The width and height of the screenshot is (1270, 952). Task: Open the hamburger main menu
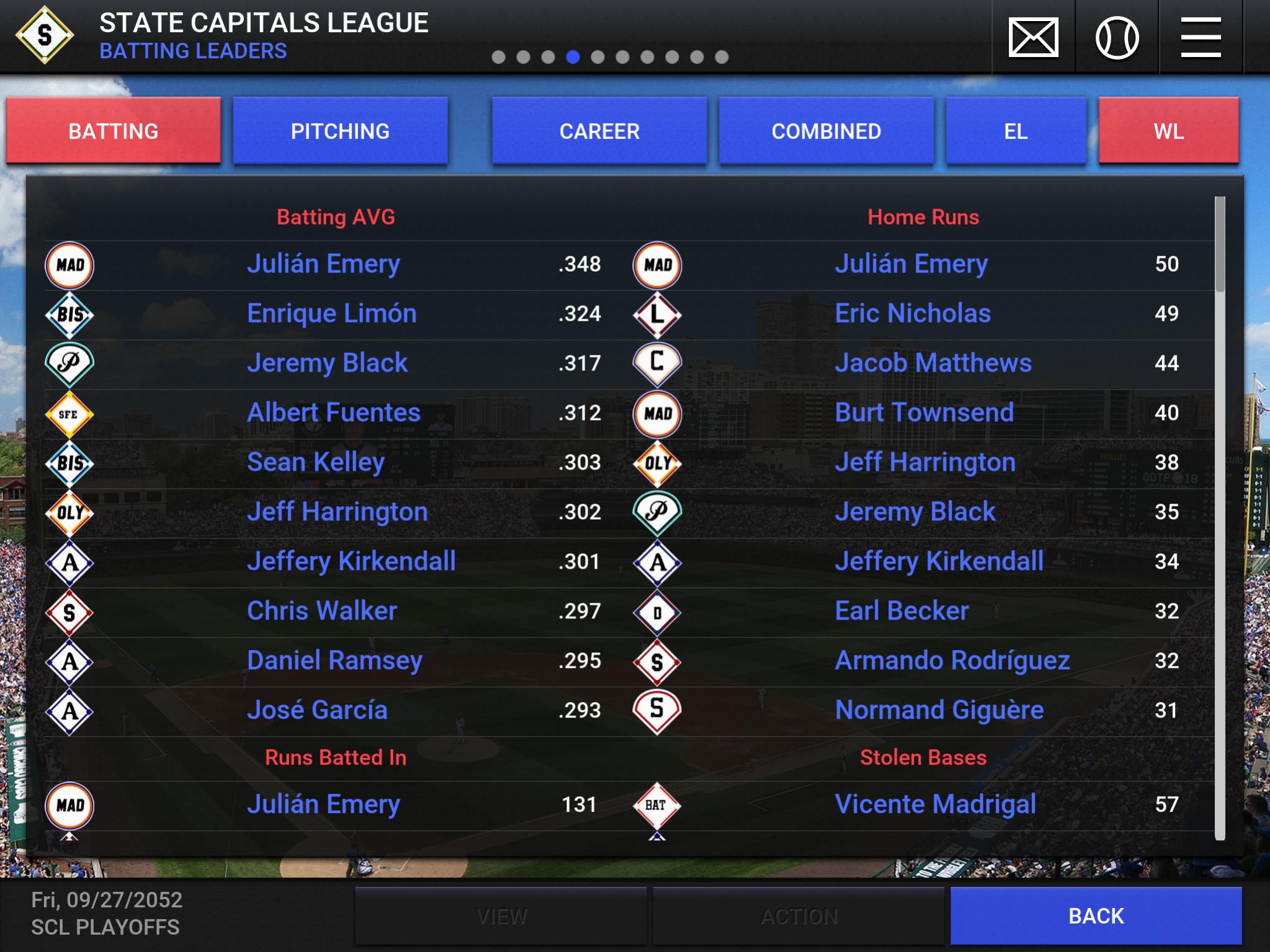[x=1201, y=37]
